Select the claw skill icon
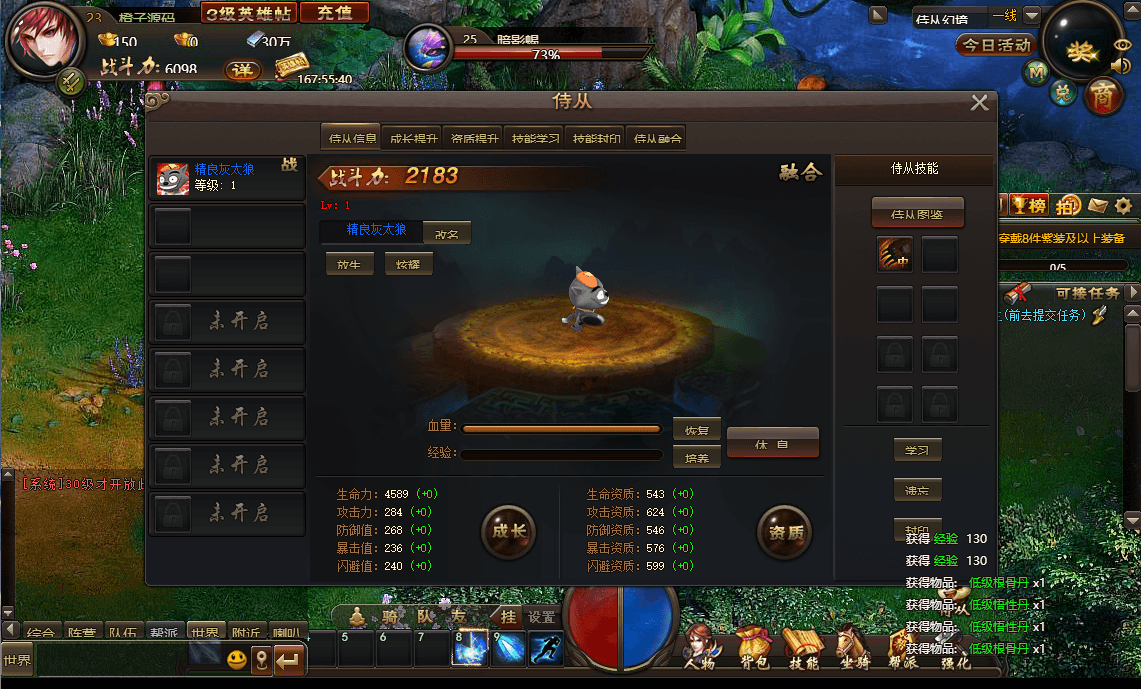 (x=895, y=255)
